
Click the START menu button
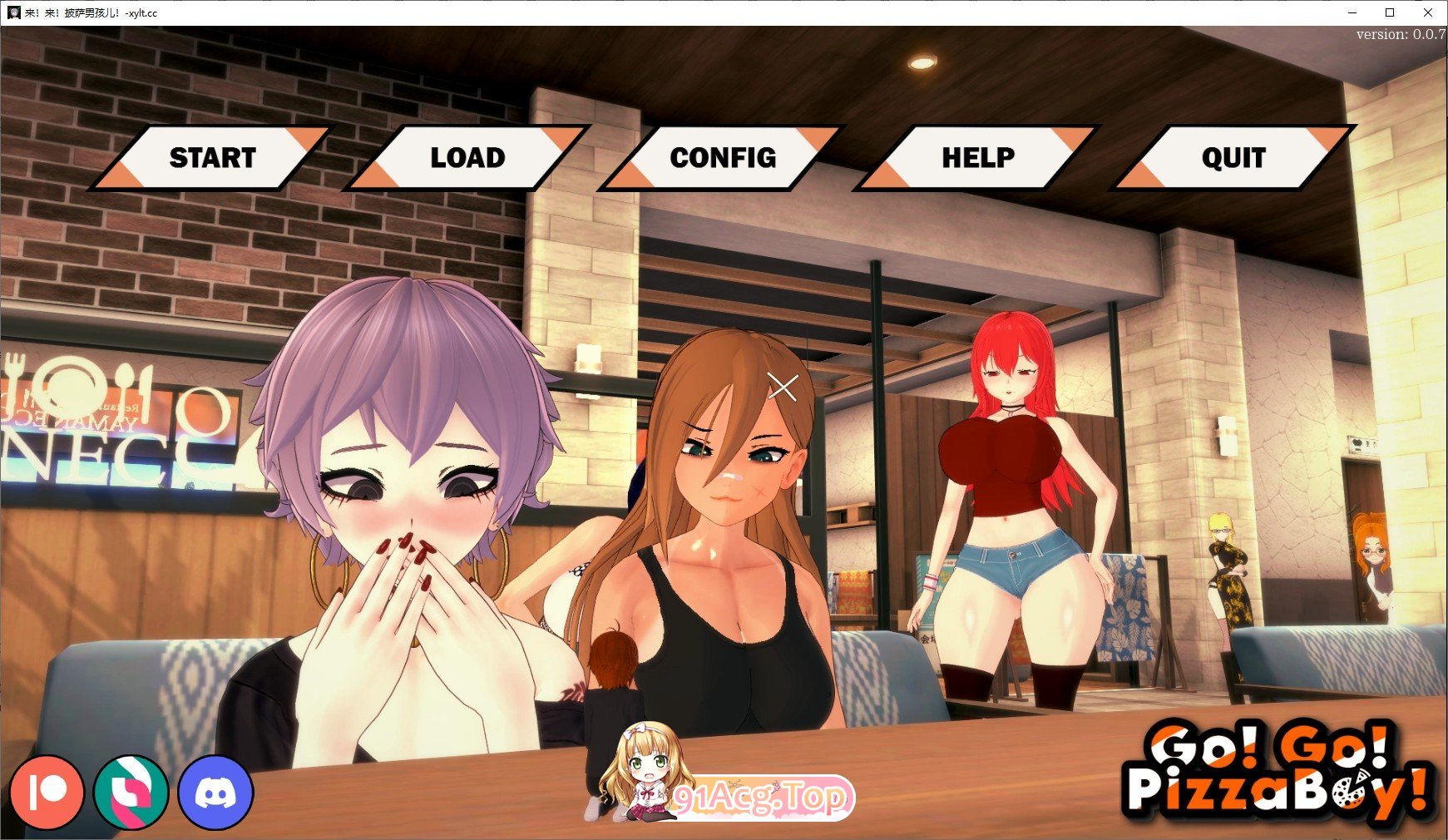click(212, 158)
